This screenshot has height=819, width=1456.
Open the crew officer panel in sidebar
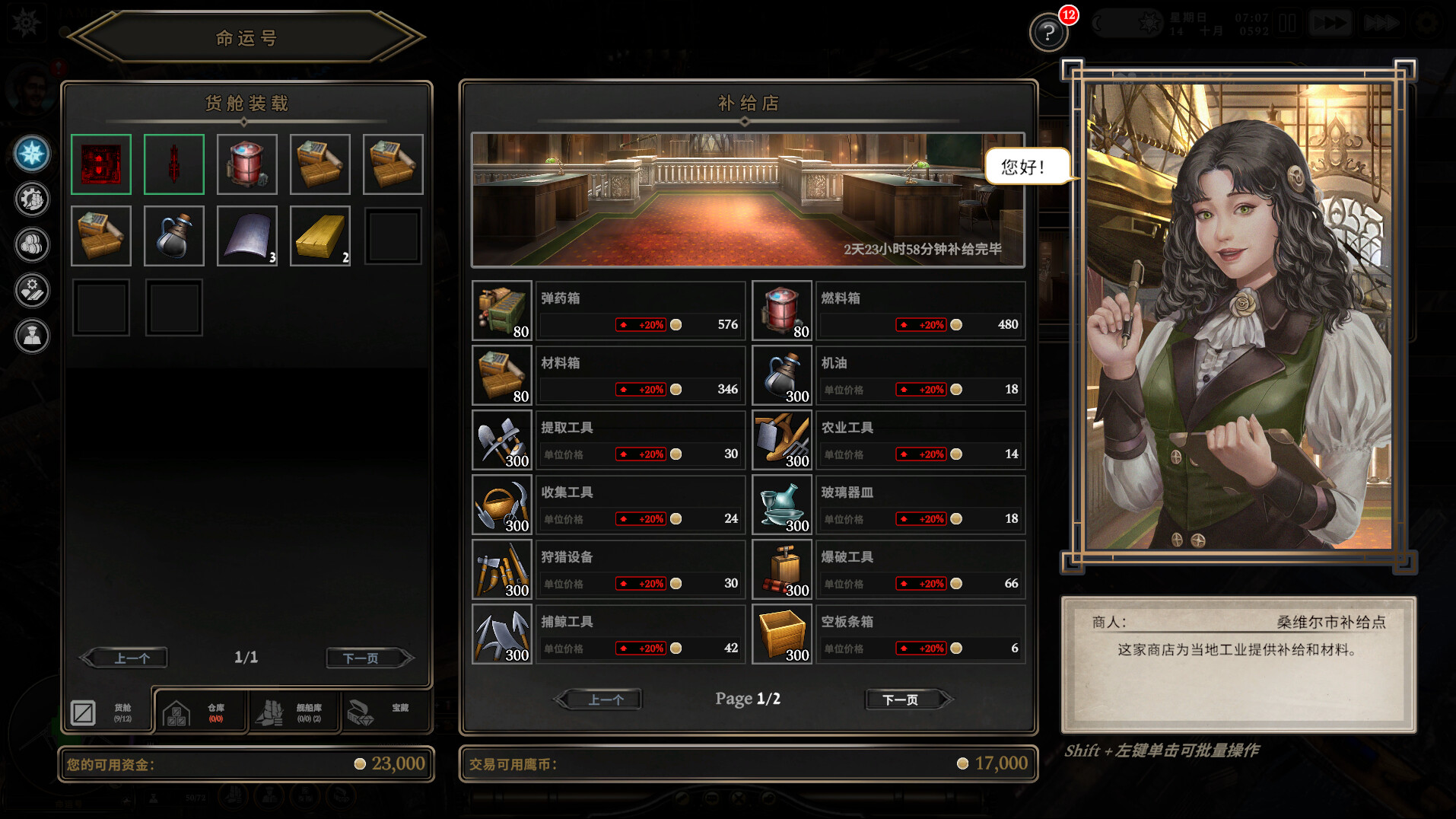coord(30,337)
